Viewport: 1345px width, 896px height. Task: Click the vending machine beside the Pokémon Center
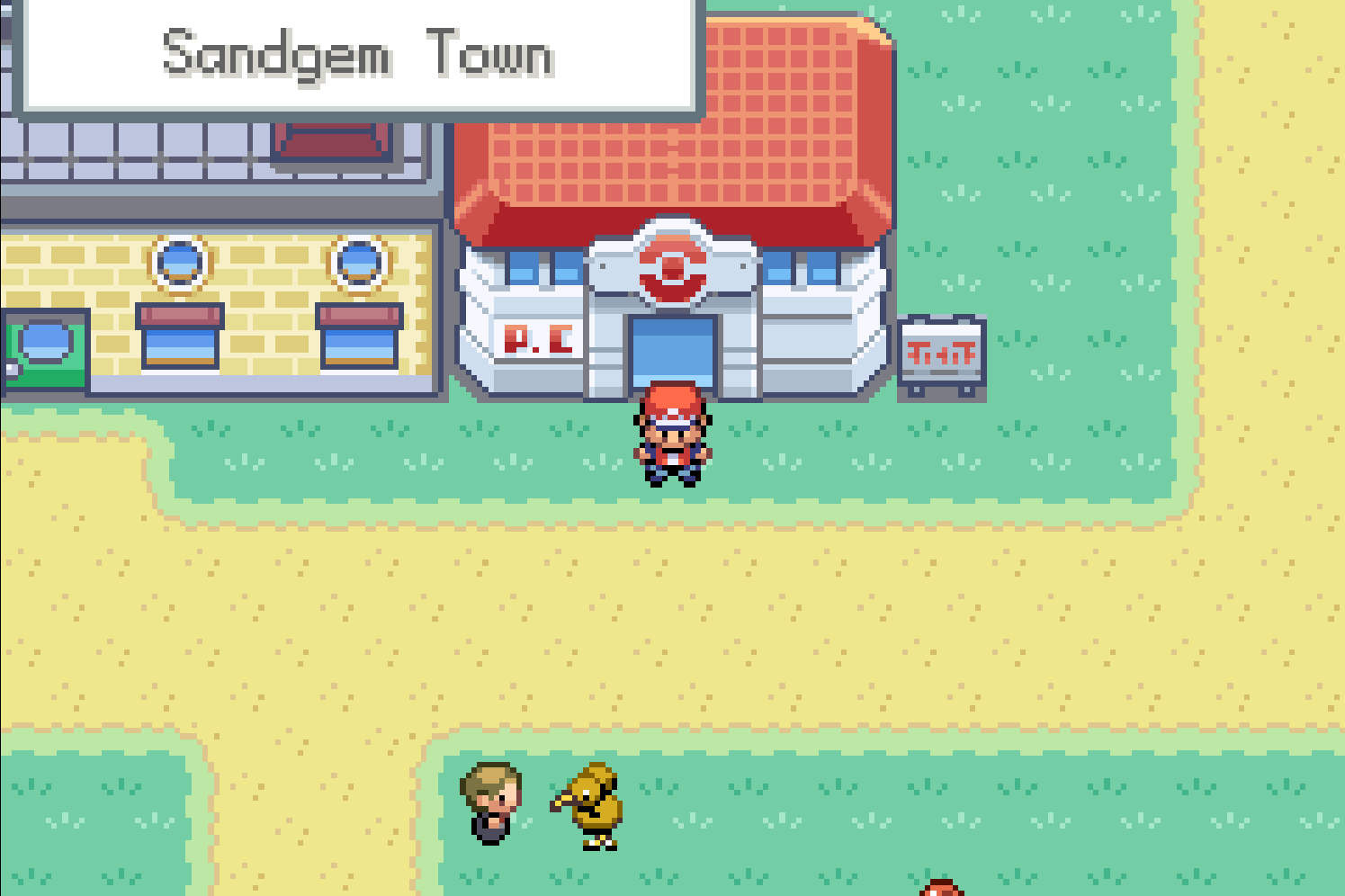943,354
